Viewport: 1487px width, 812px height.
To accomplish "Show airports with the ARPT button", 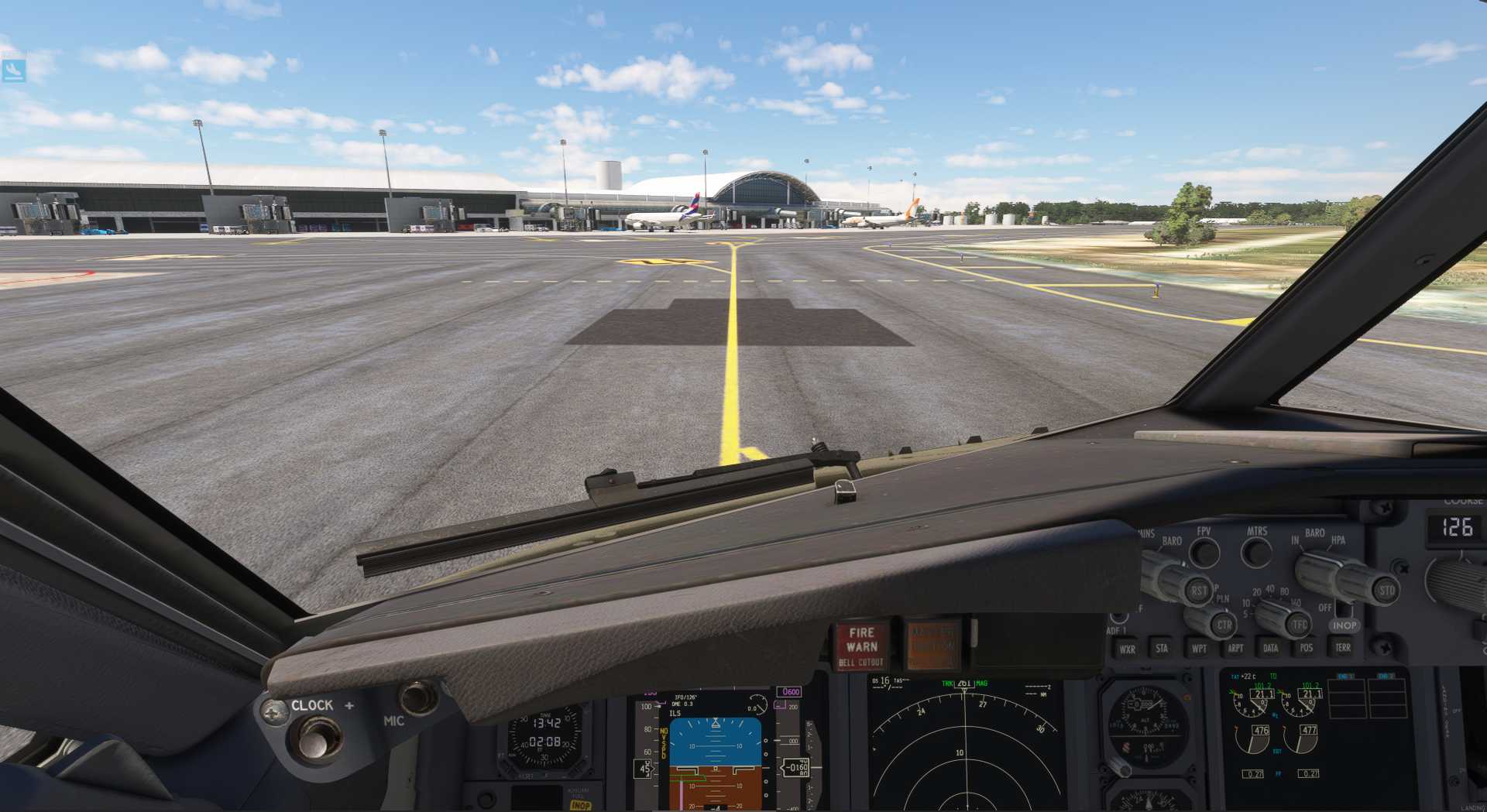I will click(x=1235, y=648).
